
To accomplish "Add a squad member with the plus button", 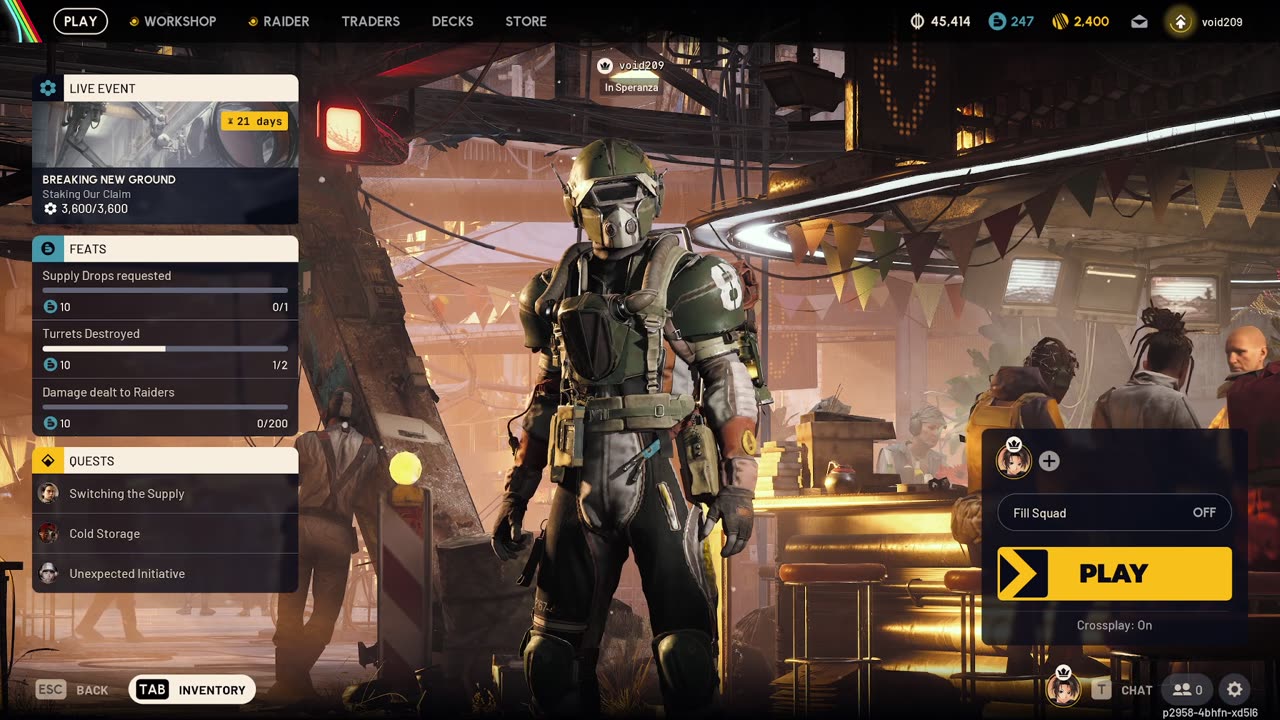I will [x=1049, y=461].
